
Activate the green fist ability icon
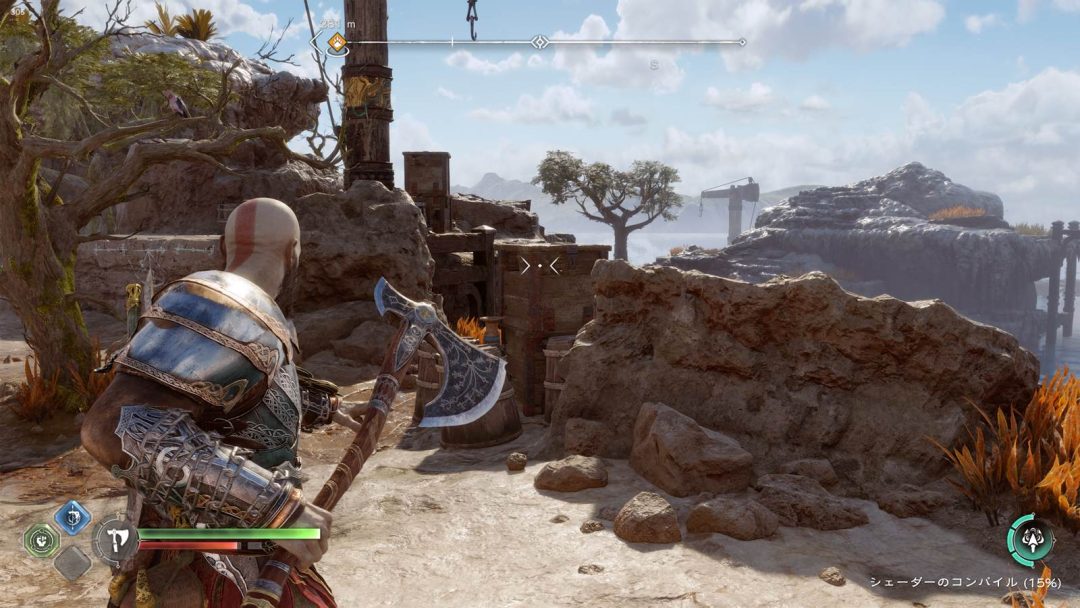point(42,541)
